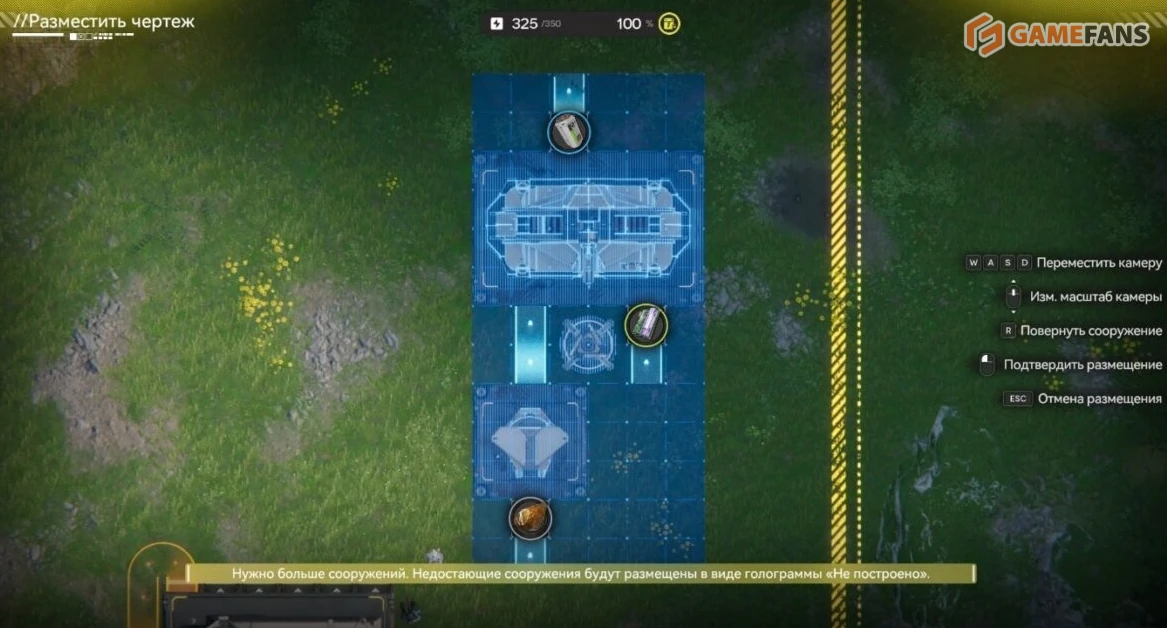This screenshot has width=1167, height=628.
Task: Select the orange ore item icon
Action: tap(530, 517)
